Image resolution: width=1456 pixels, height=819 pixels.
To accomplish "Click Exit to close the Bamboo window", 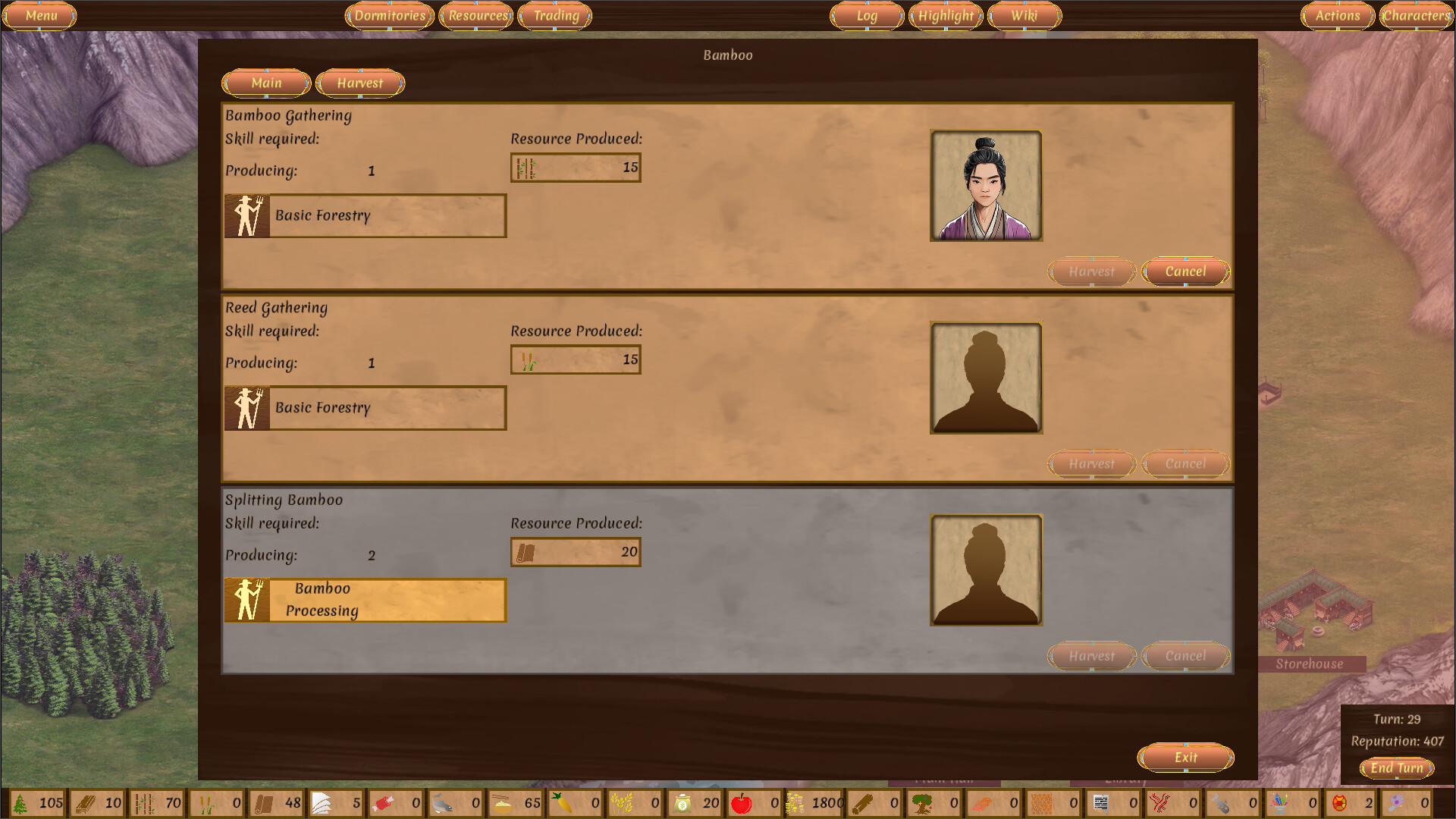I will (x=1185, y=757).
